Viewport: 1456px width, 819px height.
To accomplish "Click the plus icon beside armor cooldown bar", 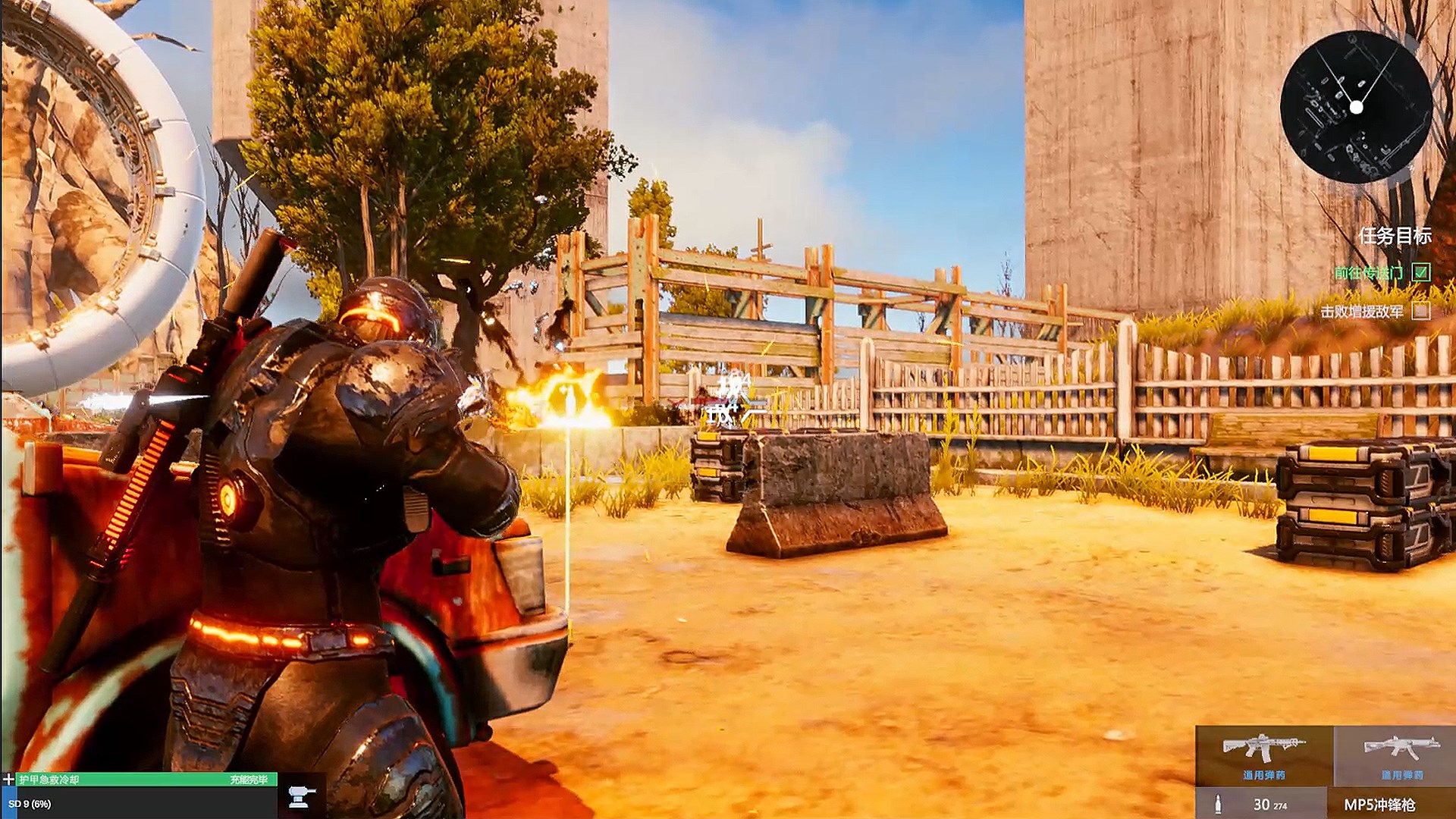I will (x=8, y=780).
